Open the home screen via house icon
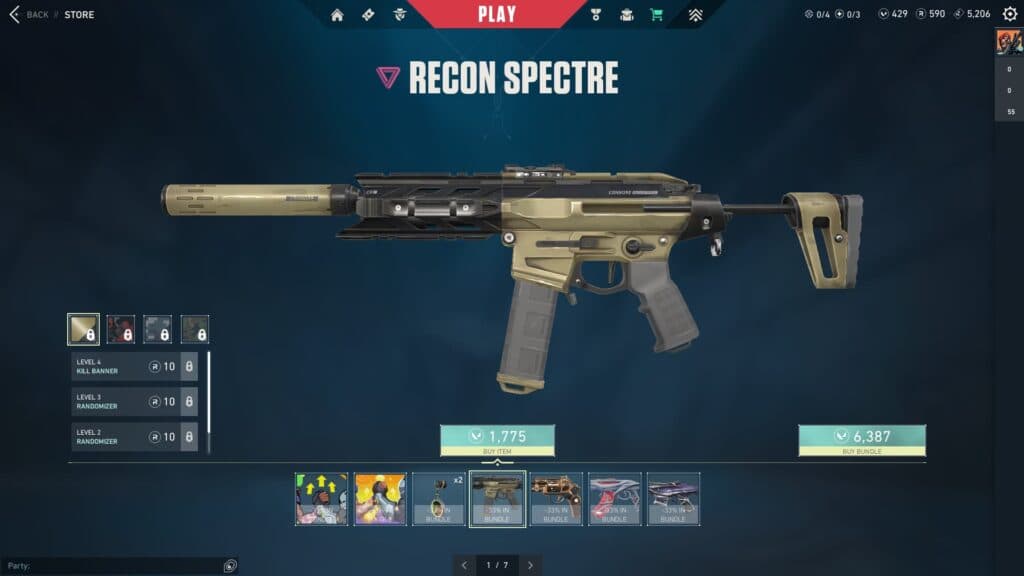Screen dimensions: 1024x576 point(337,15)
